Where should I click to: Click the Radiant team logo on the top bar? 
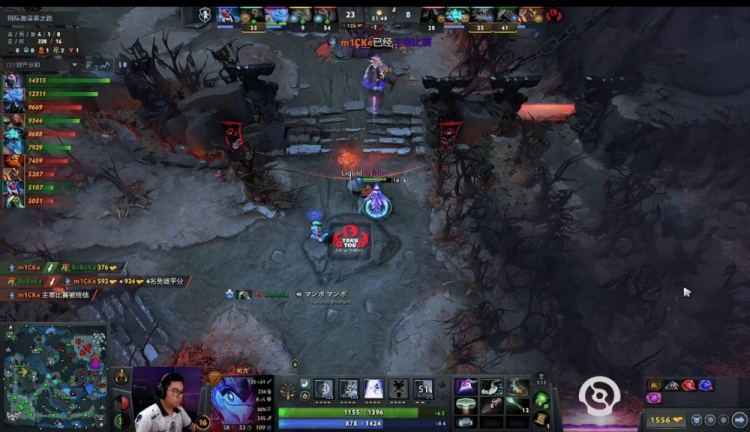tap(206, 15)
